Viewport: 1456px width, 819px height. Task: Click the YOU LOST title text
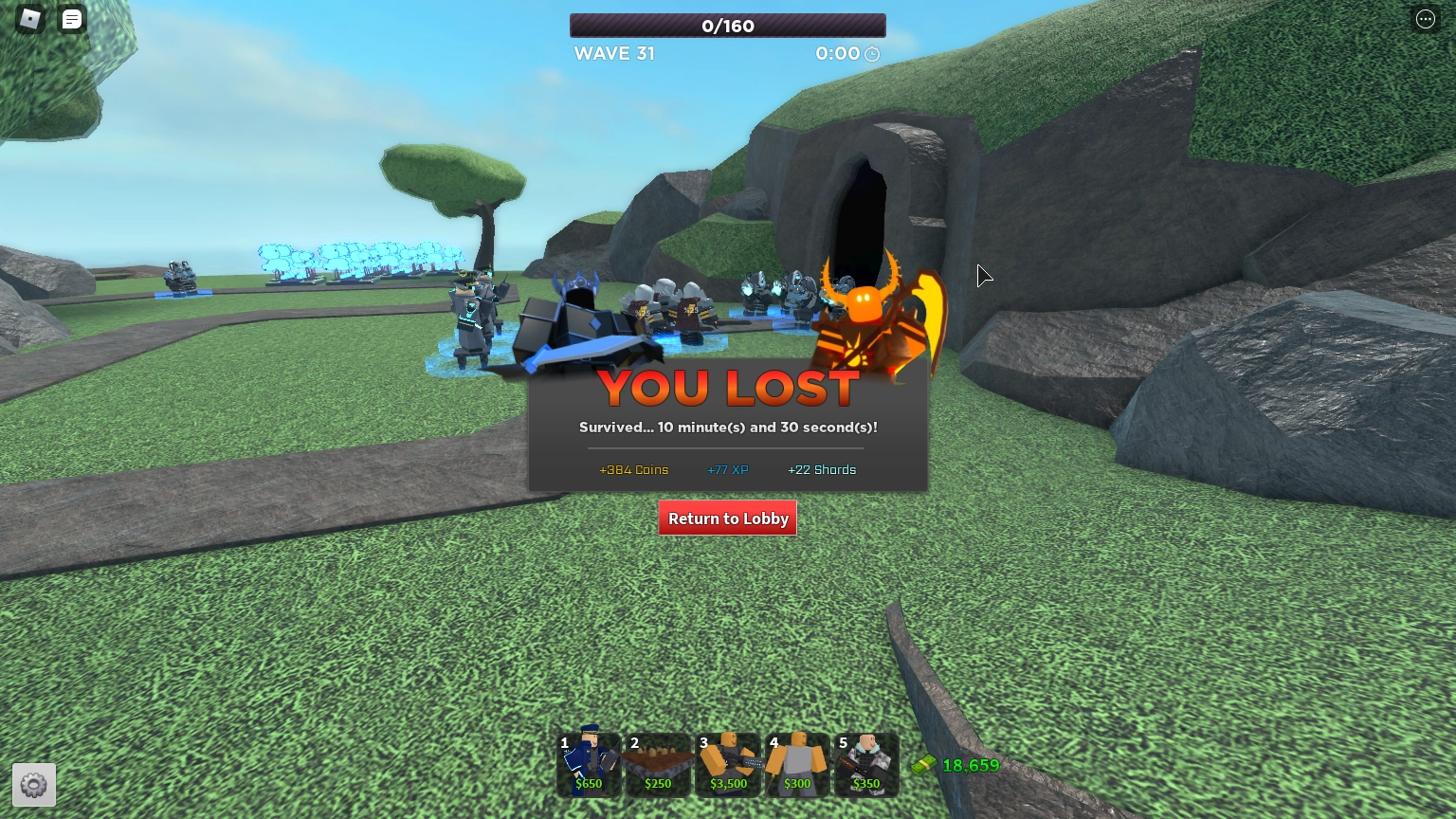pyautogui.click(x=728, y=387)
